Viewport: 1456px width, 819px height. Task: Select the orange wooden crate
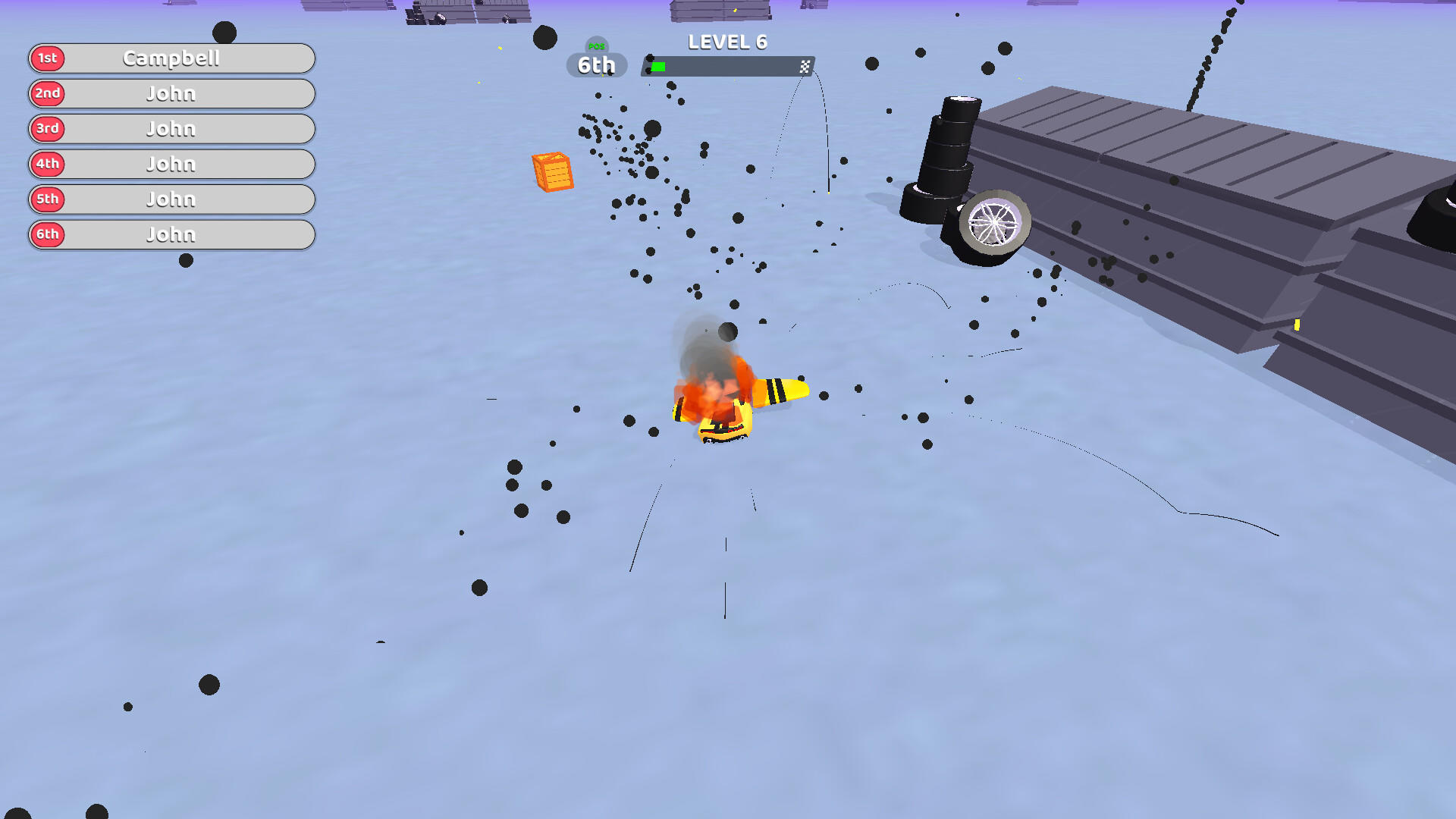(x=553, y=173)
